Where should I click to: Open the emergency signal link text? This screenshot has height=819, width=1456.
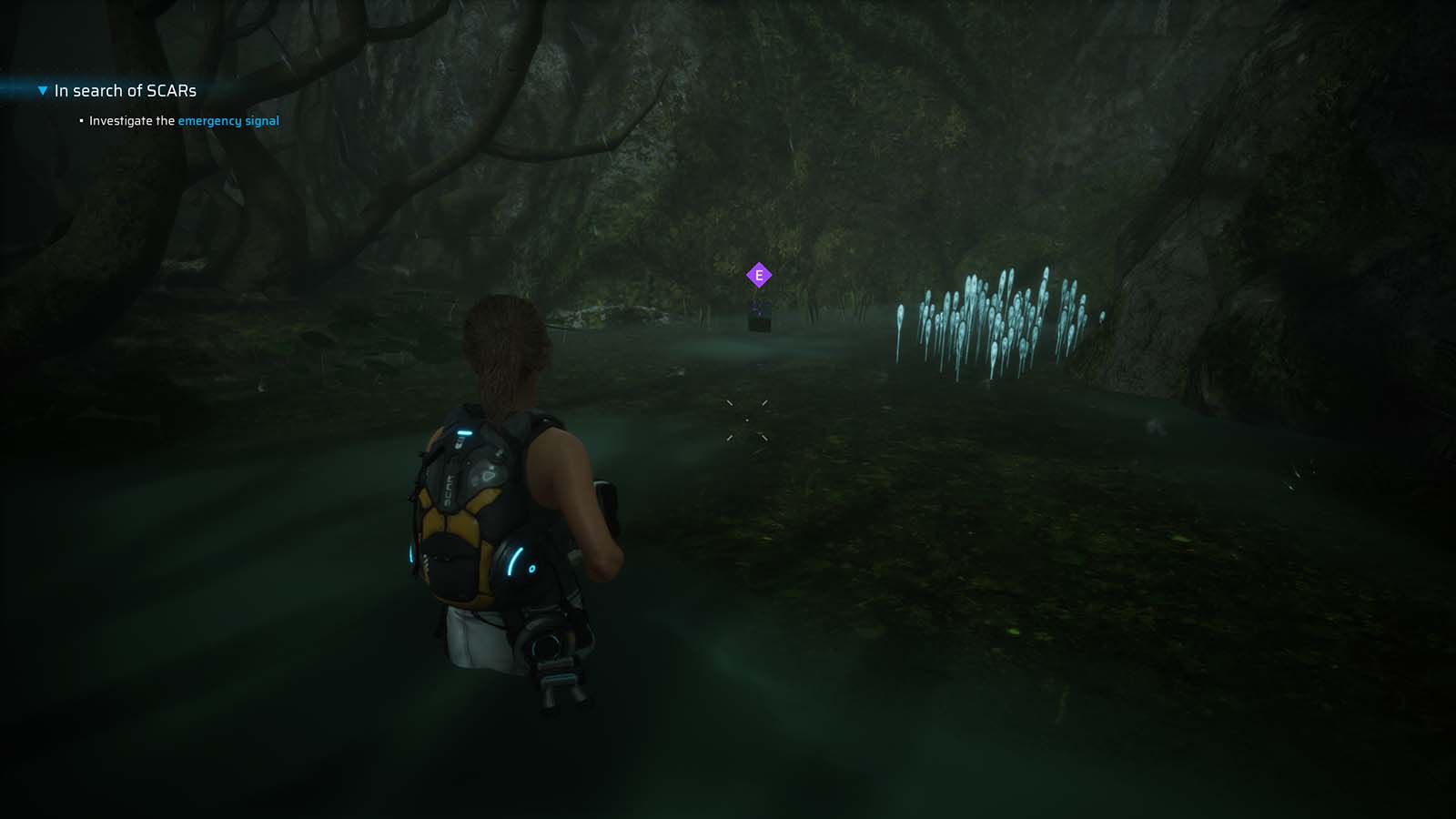(x=228, y=120)
